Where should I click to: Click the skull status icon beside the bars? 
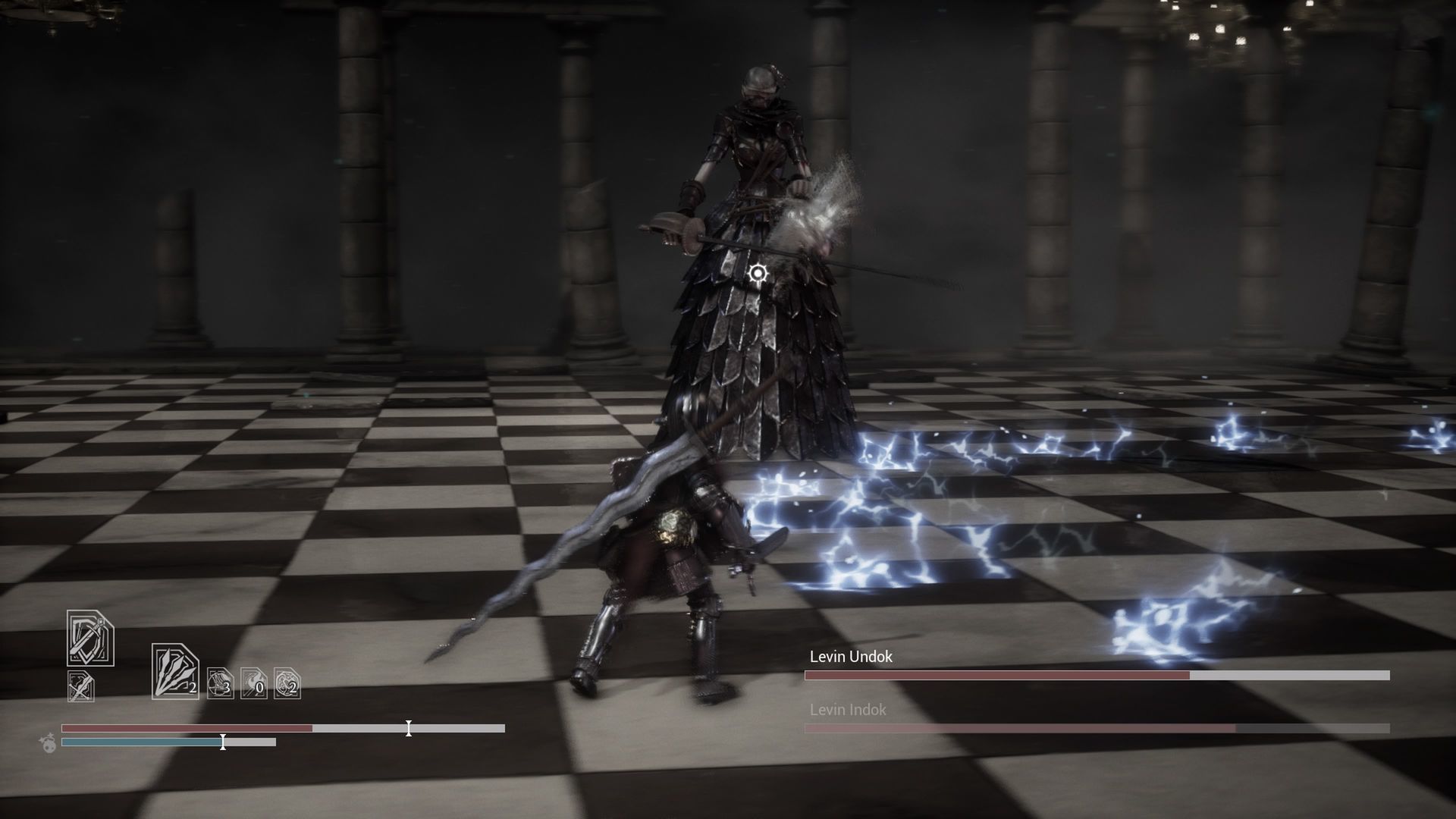pos(49,743)
